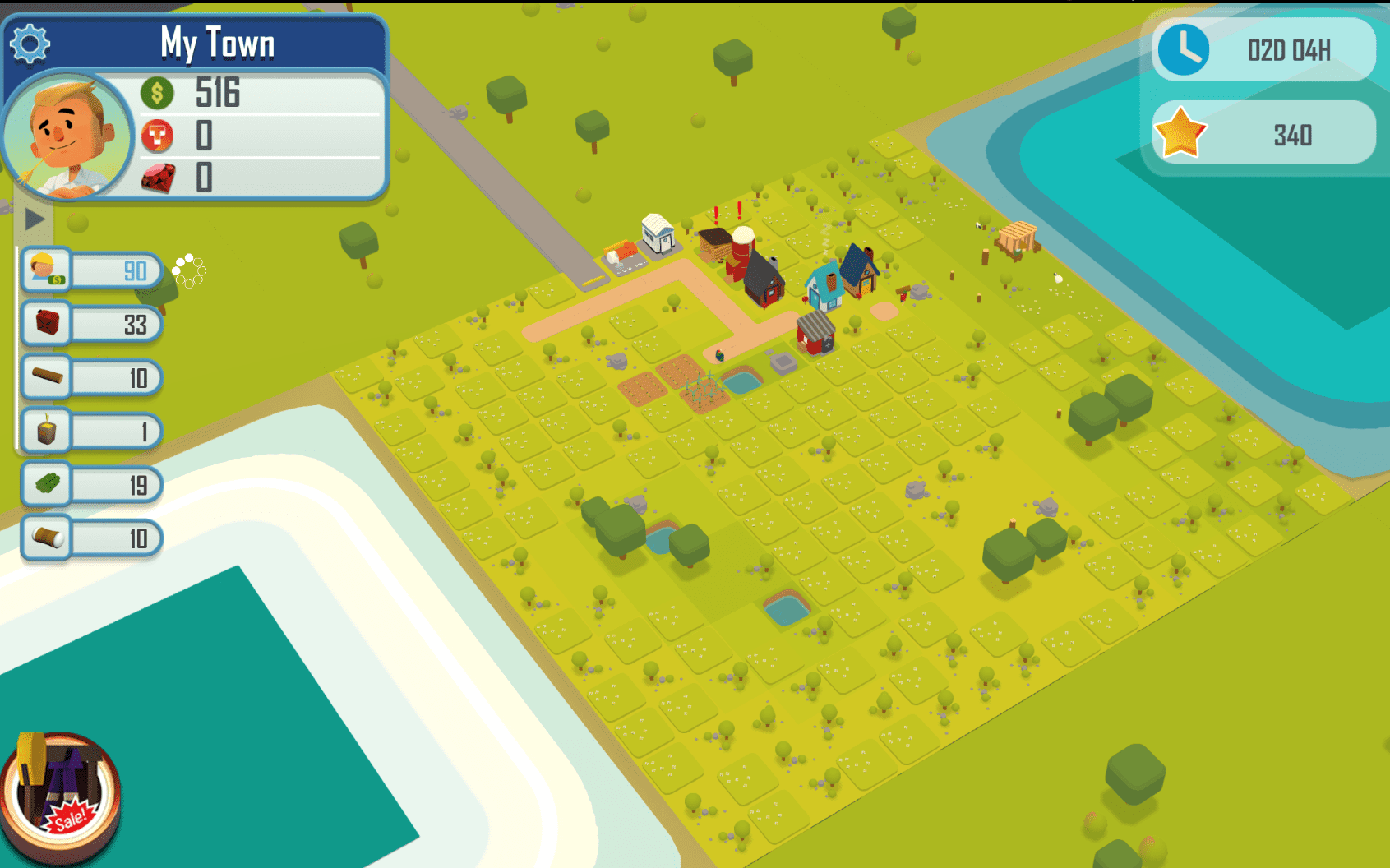Image resolution: width=1390 pixels, height=868 pixels.
Task: Select the cash stack resource icon
Action: click(47, 485)
